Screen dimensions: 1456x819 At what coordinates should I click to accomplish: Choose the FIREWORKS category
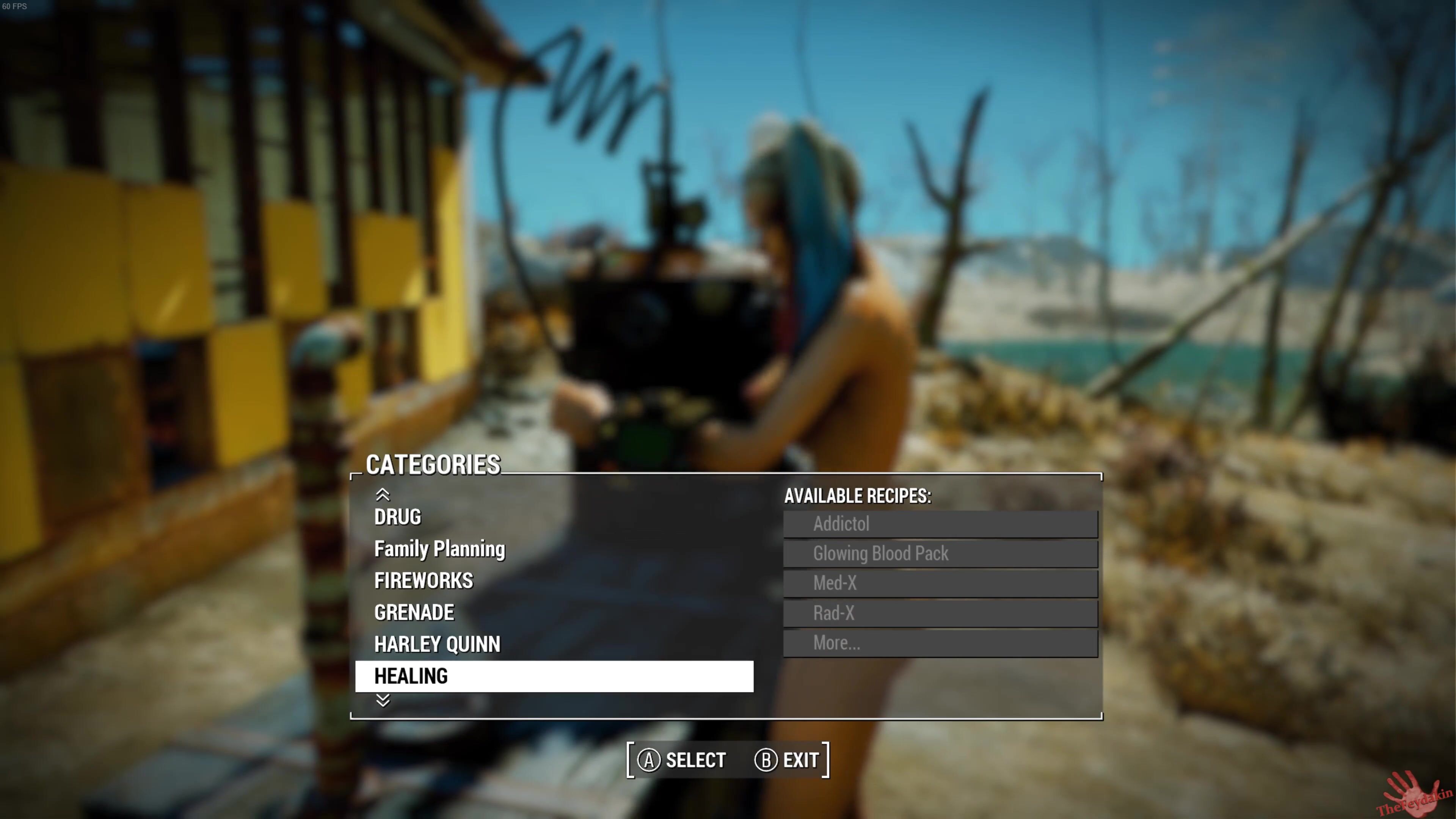click(x=424, y=581)
